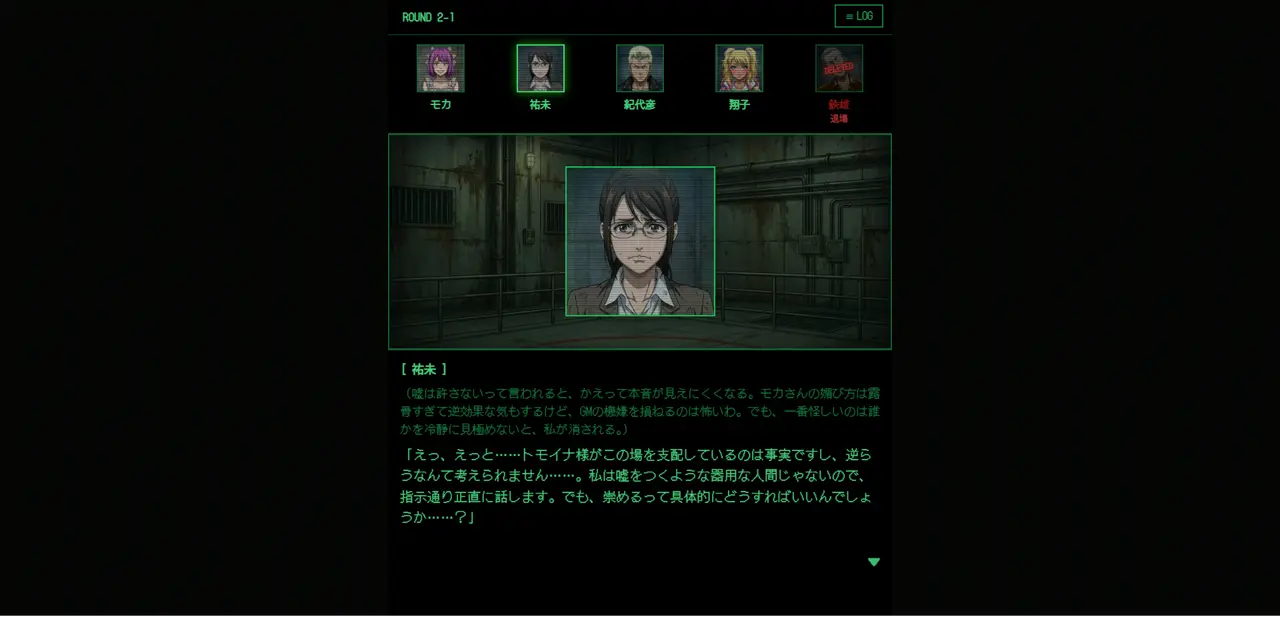
Task: Click the deleted 鉄雄 portrait
Action: 839,68
